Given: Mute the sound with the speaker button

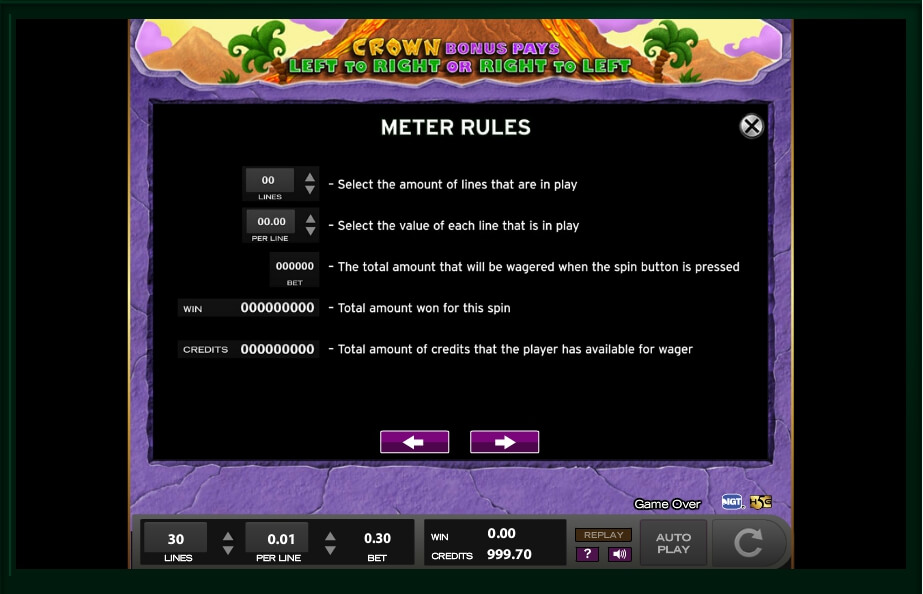Looking at the screenshot, I should pyautogui.click(x=619, y=554).
